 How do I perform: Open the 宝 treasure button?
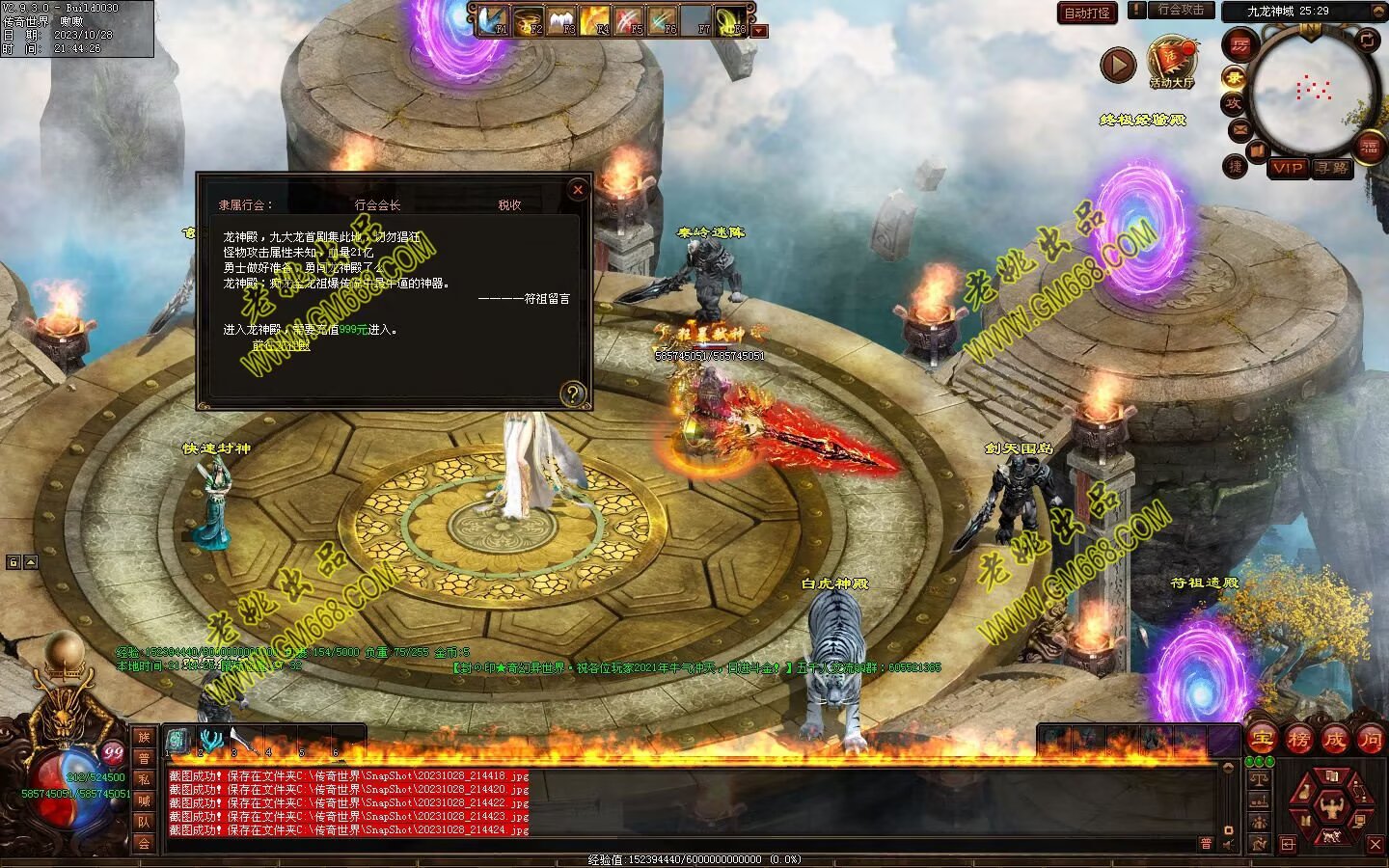click(1261, 740)
